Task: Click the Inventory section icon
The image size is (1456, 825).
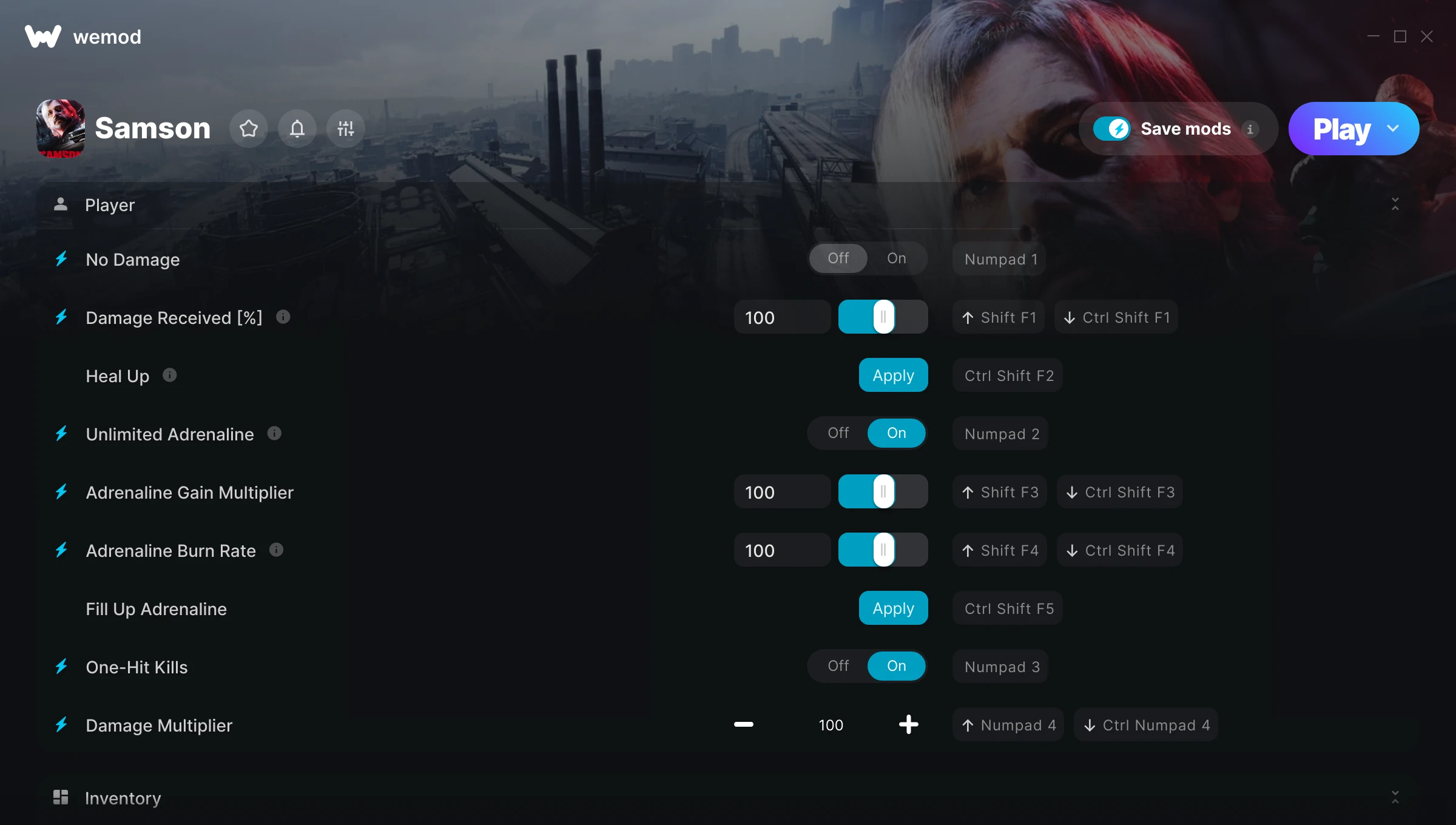Action: pos(61,797)
